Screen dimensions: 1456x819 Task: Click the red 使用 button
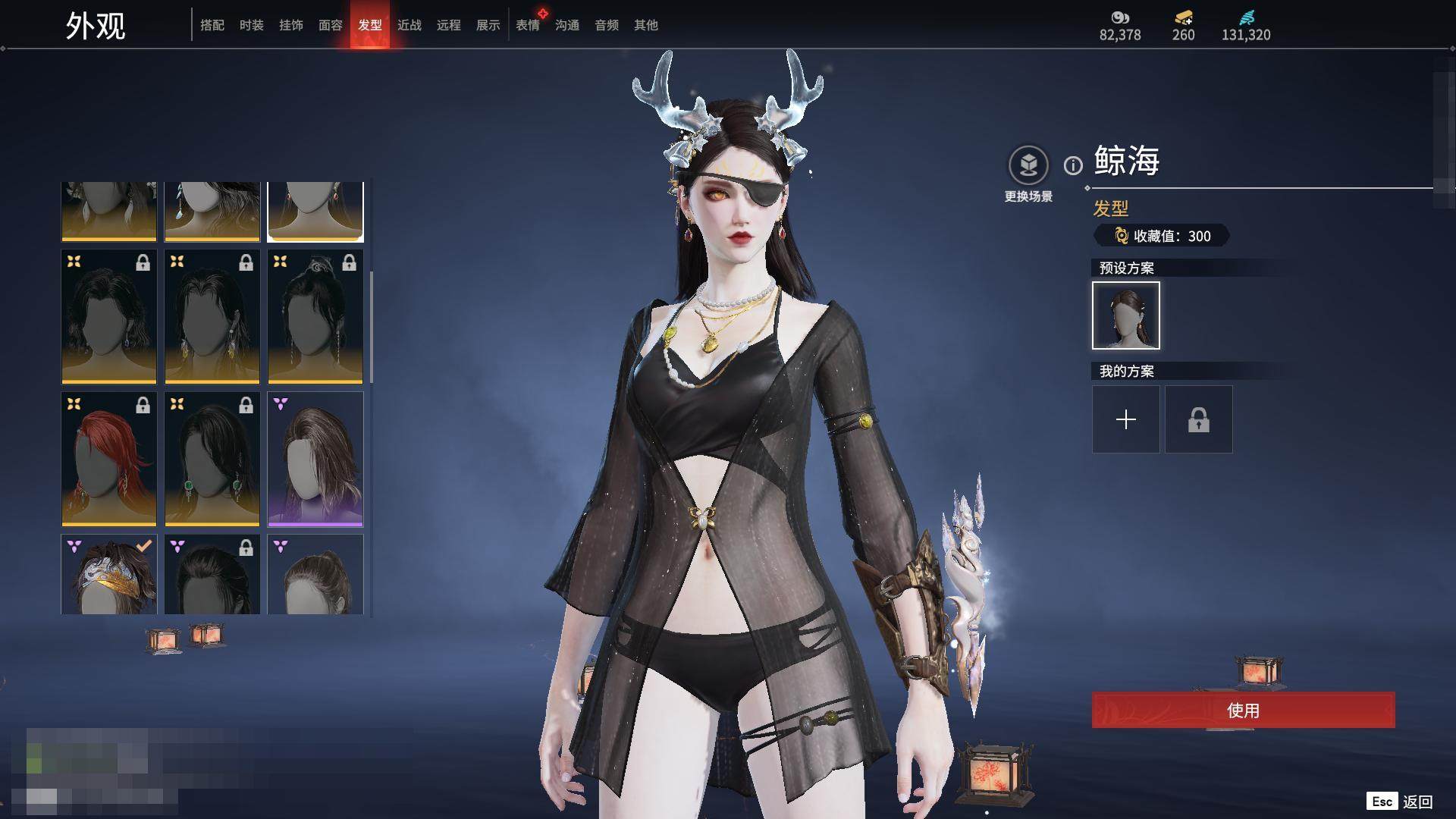point(1243,711)
